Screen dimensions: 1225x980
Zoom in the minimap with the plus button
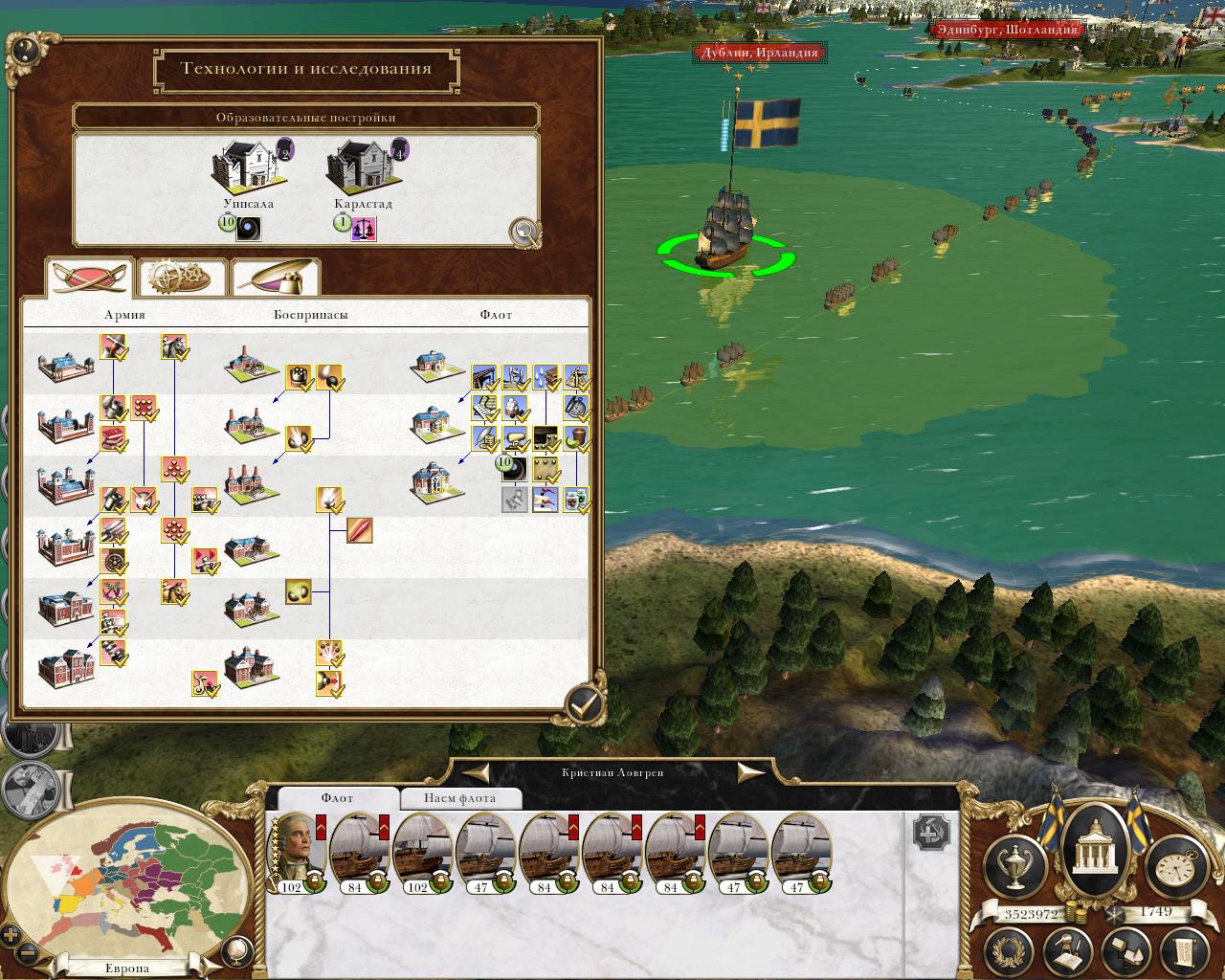tap(11, 934)
